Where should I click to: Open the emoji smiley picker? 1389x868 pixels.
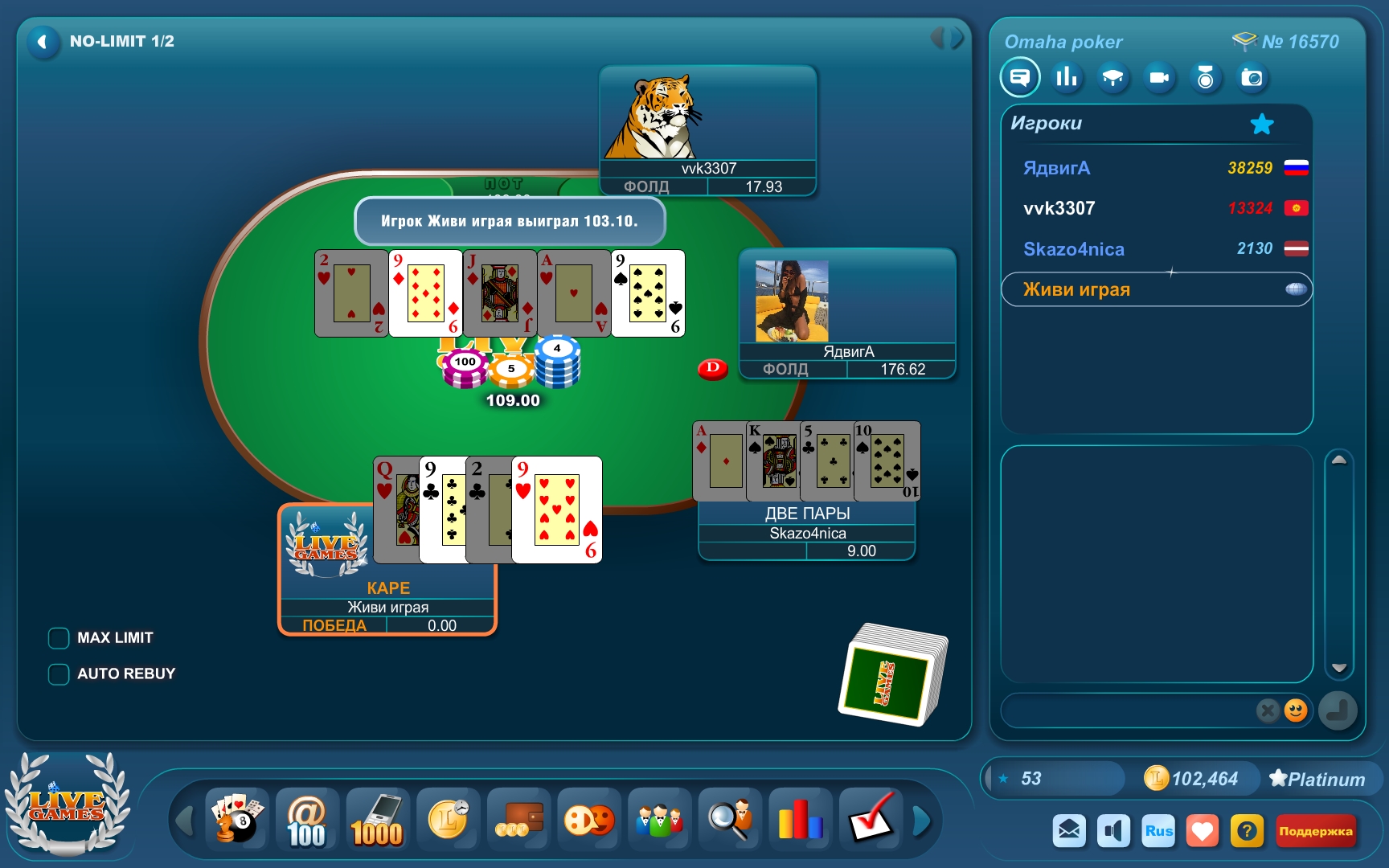click(x=1295, y=710)
